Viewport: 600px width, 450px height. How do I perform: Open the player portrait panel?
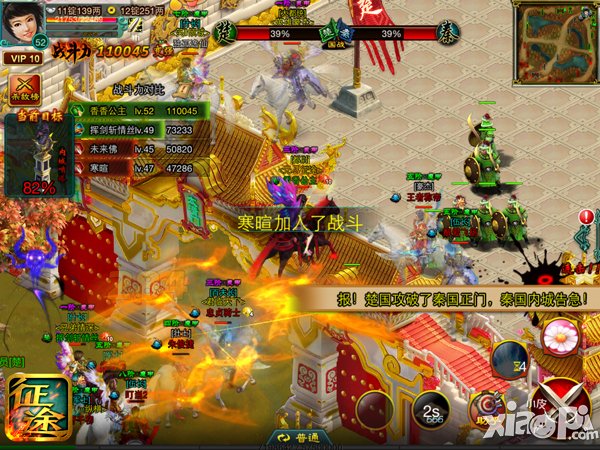coord(24,24)
